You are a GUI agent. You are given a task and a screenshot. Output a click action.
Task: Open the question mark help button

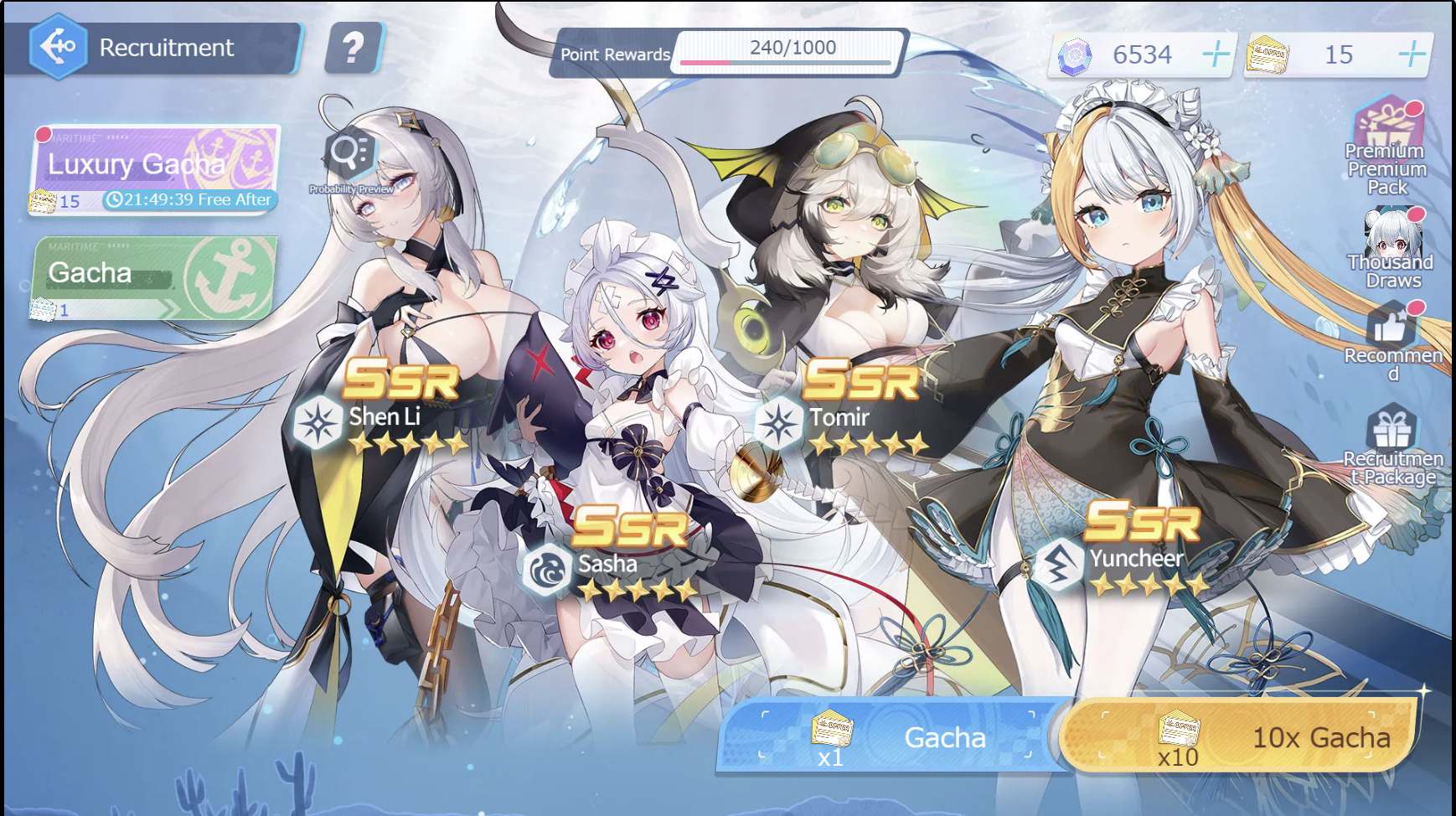pos(354,48)
